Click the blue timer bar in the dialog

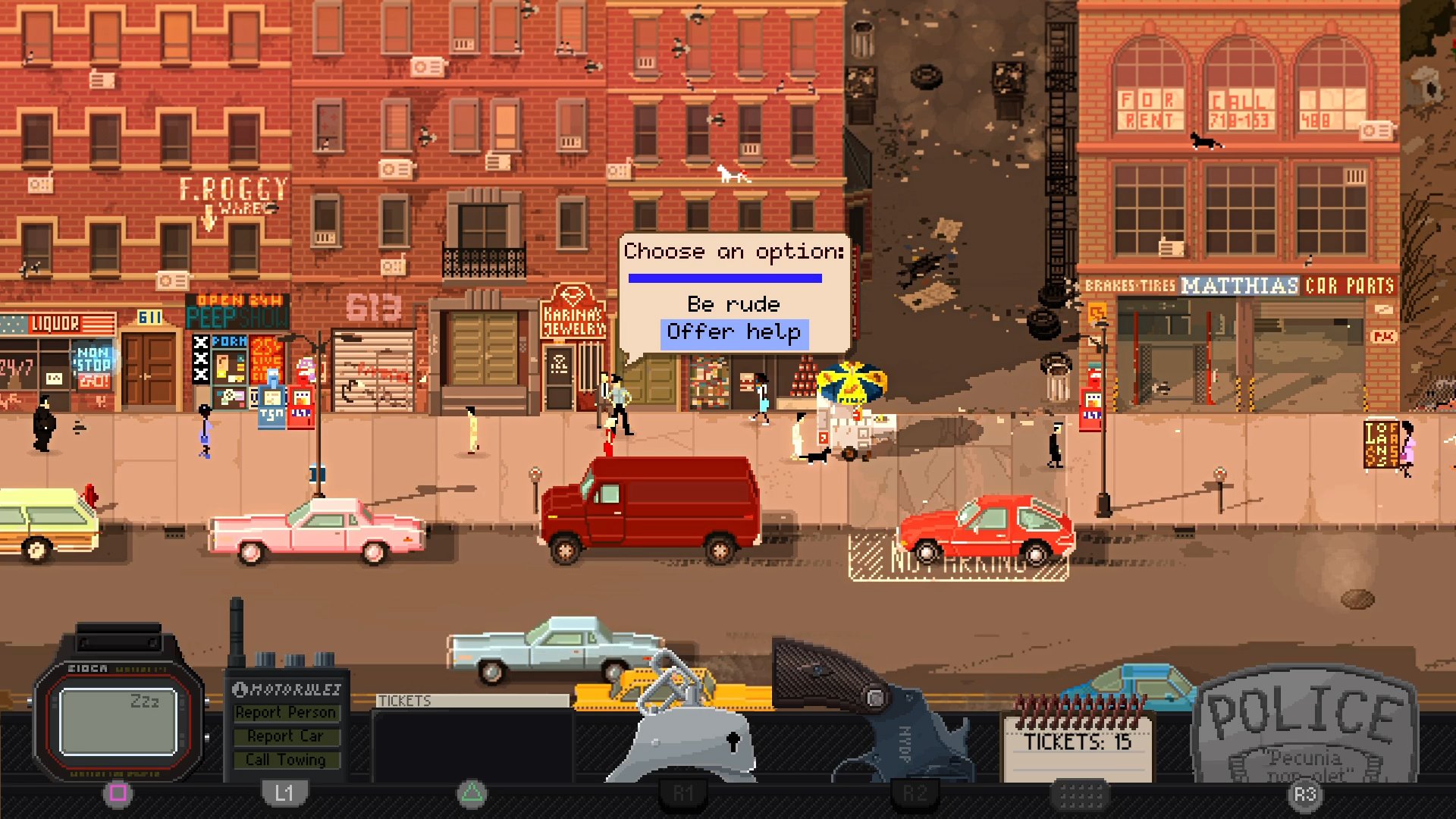click(x=726, y=278)
